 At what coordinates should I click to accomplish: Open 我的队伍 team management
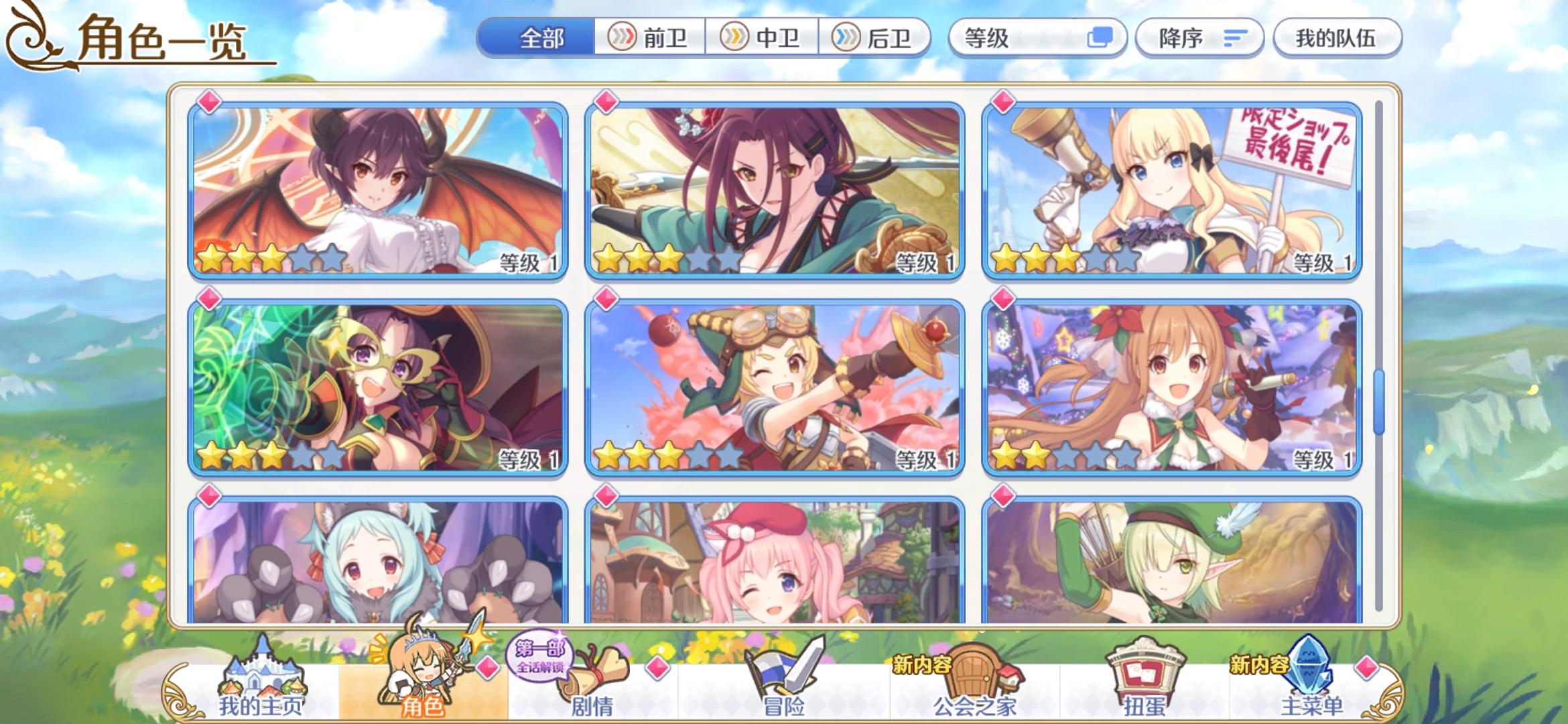click(x=1336, y=38)
